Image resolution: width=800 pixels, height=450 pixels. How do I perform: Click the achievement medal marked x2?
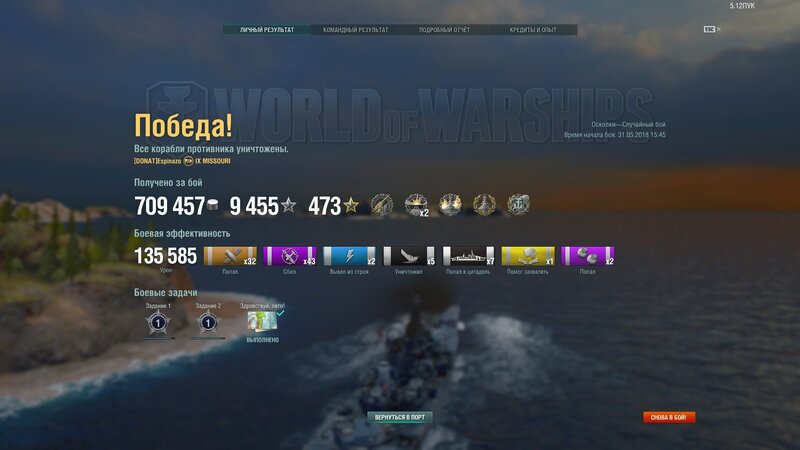click(416, 205)
